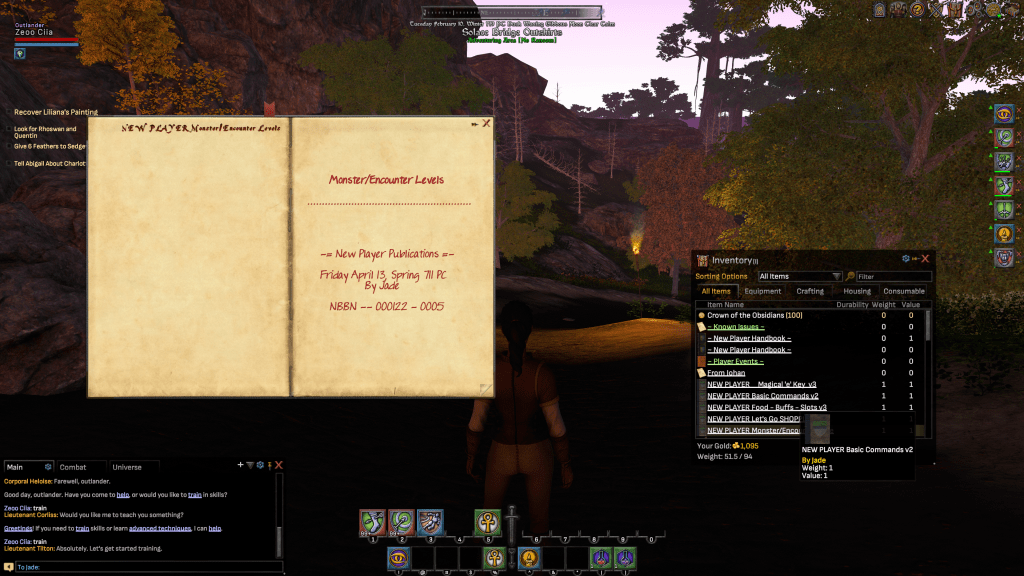
Task: Open the From Johan note
Action: click(727, 373)
